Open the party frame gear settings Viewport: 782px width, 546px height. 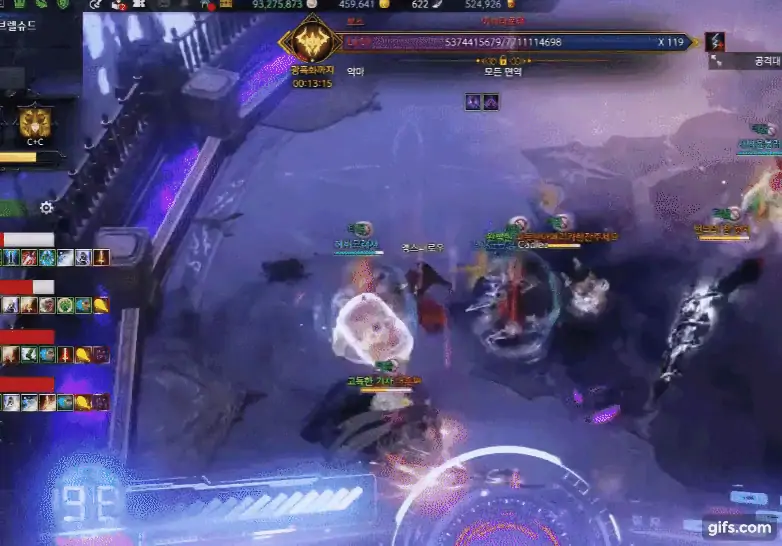[x=46, y=208]
